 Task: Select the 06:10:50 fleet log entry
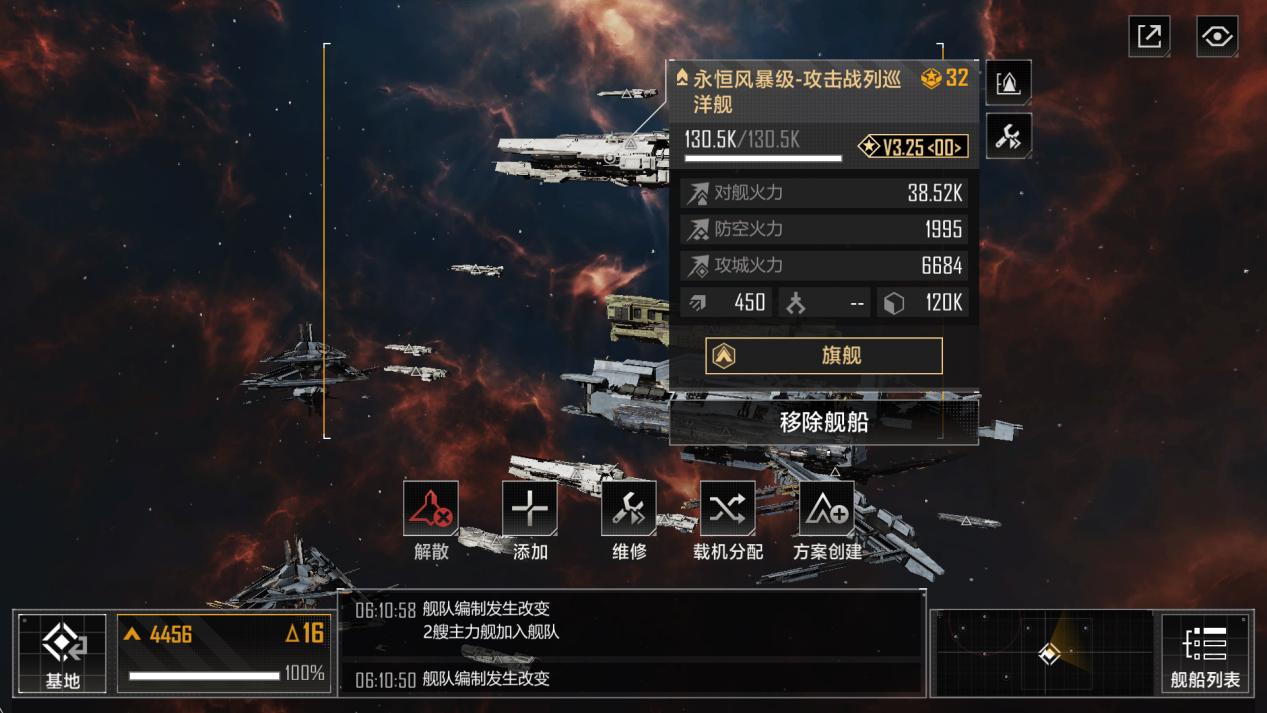coord(630,679)
